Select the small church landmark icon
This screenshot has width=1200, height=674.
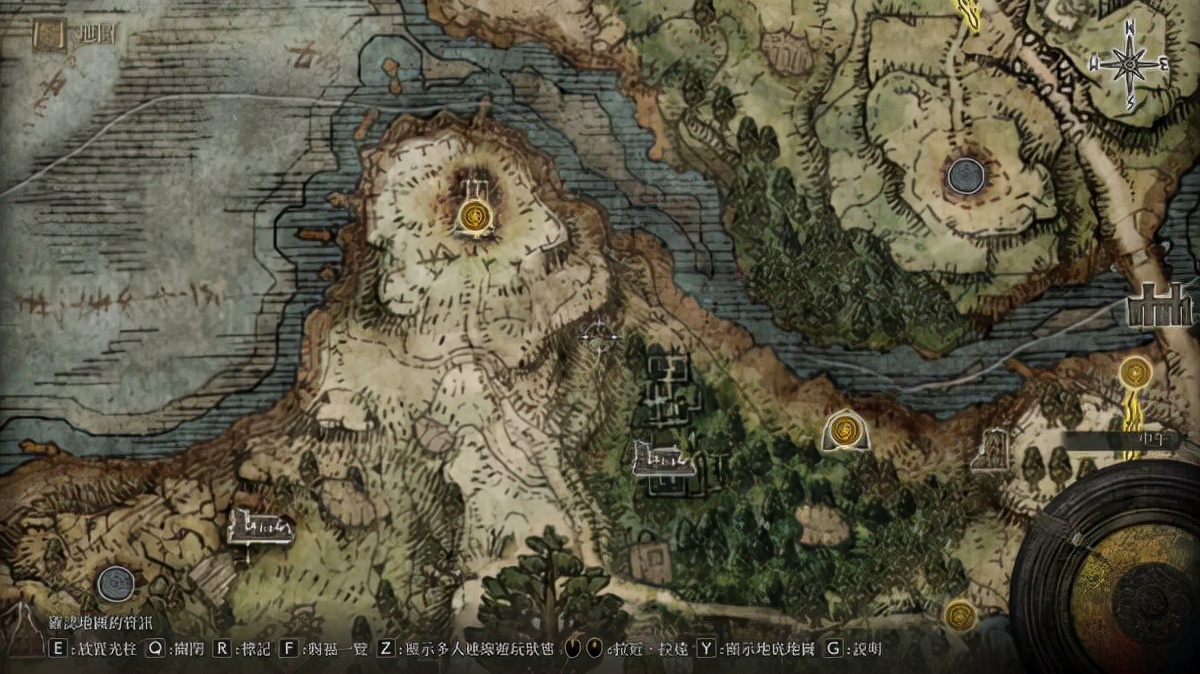(x=992, y=449)
